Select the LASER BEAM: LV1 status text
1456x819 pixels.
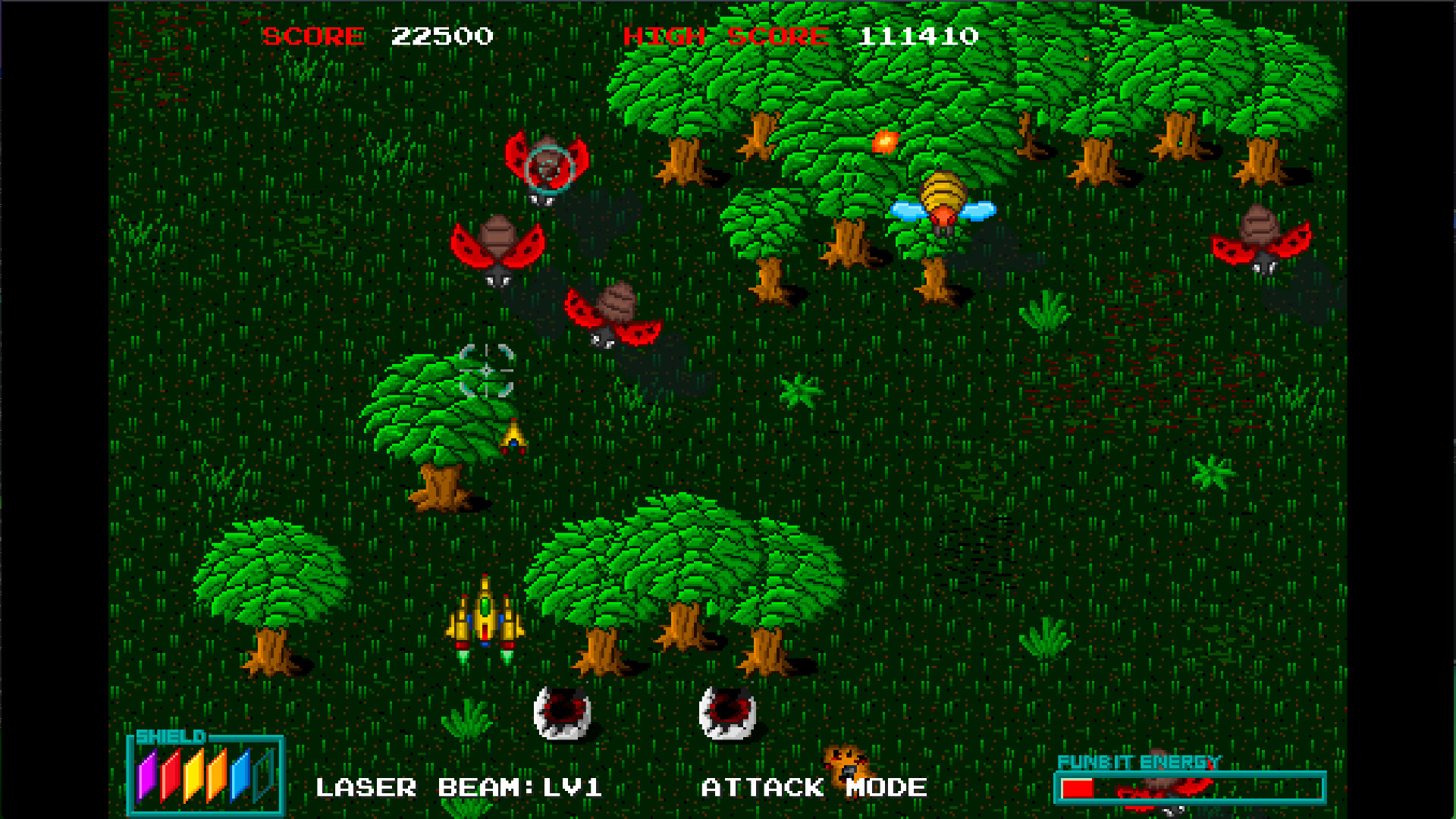[x=459, y=787]
